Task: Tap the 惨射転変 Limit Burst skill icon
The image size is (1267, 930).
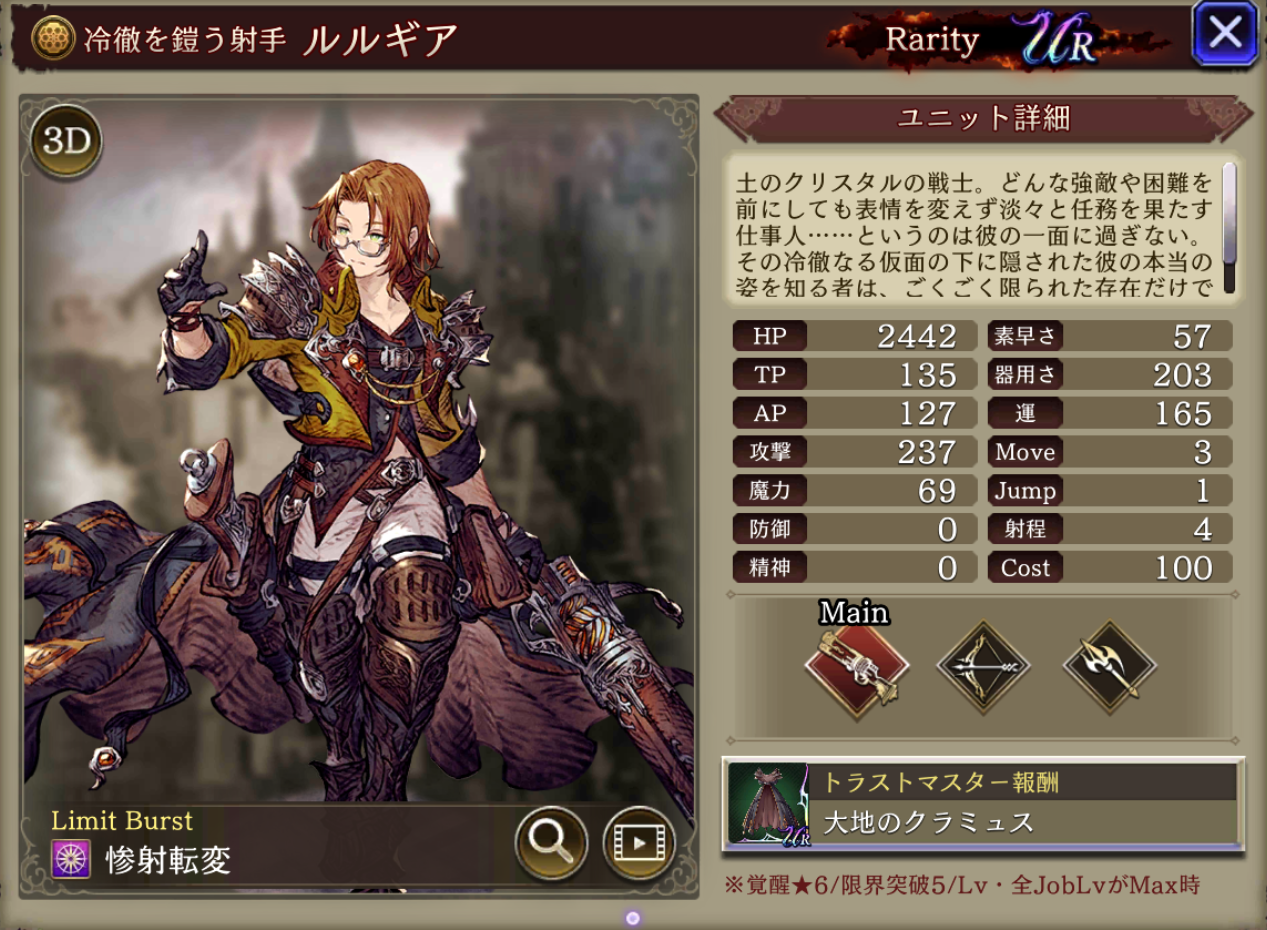Action: 70,859
